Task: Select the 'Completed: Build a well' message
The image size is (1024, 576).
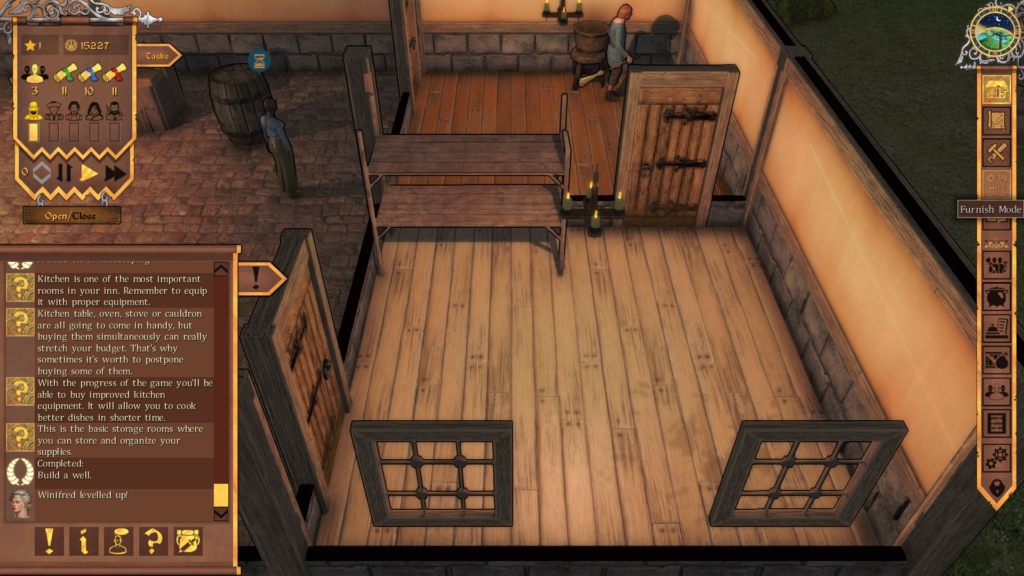Action: tap(72, 470)
